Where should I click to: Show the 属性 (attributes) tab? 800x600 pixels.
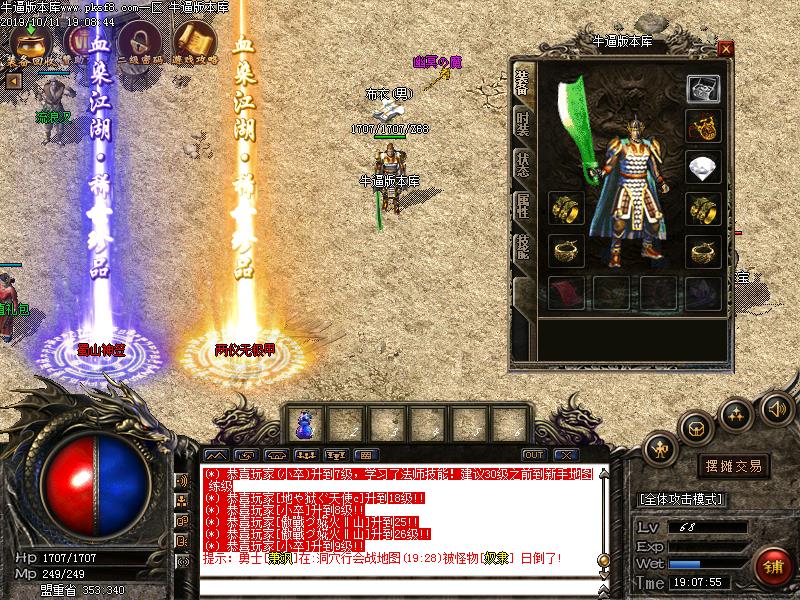pyautogui.click(x=522, y=205)
